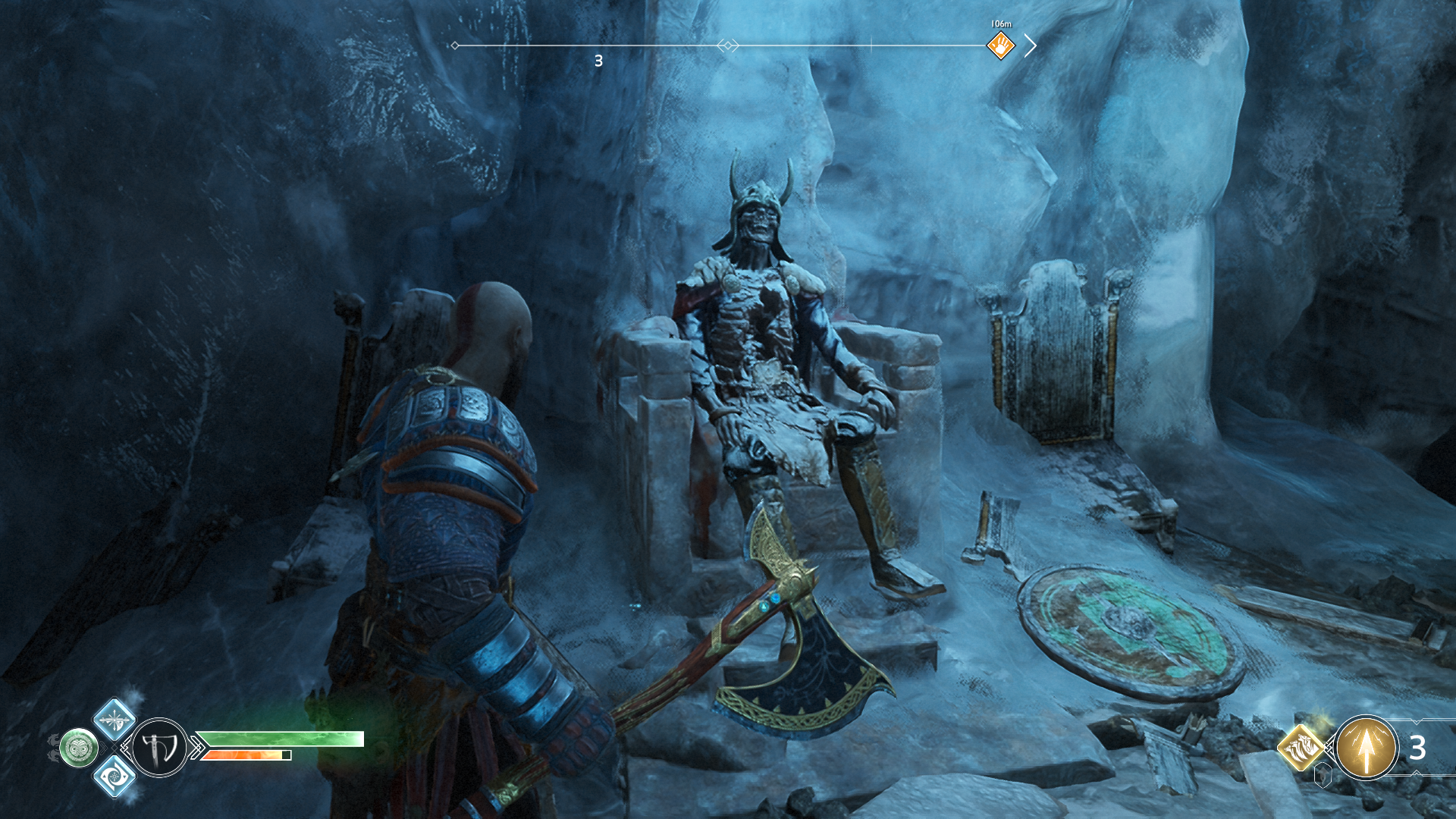
Task: Activate the lower blue swirl runic attack
Action: 115,777
